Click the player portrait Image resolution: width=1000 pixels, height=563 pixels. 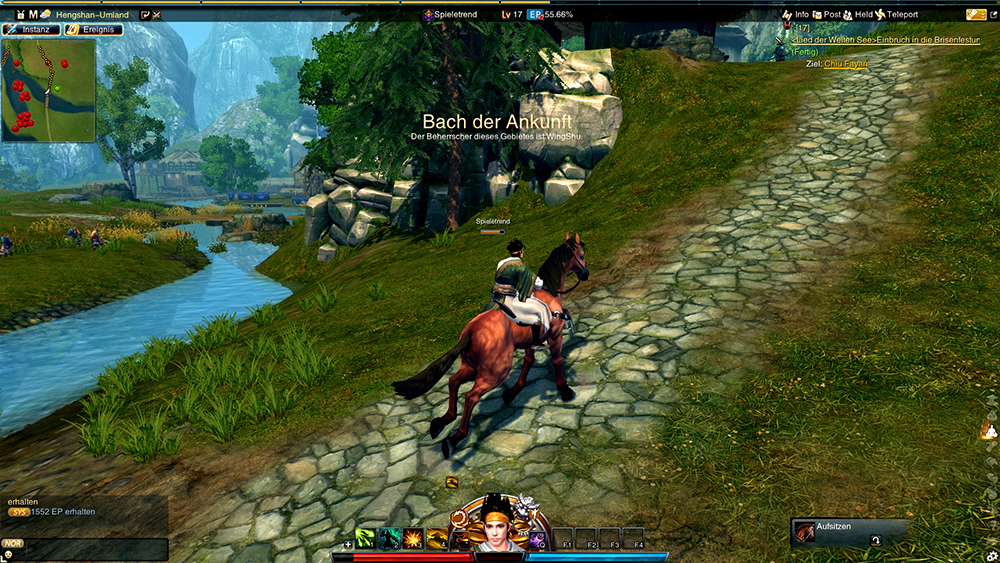(x=497, y=525)
